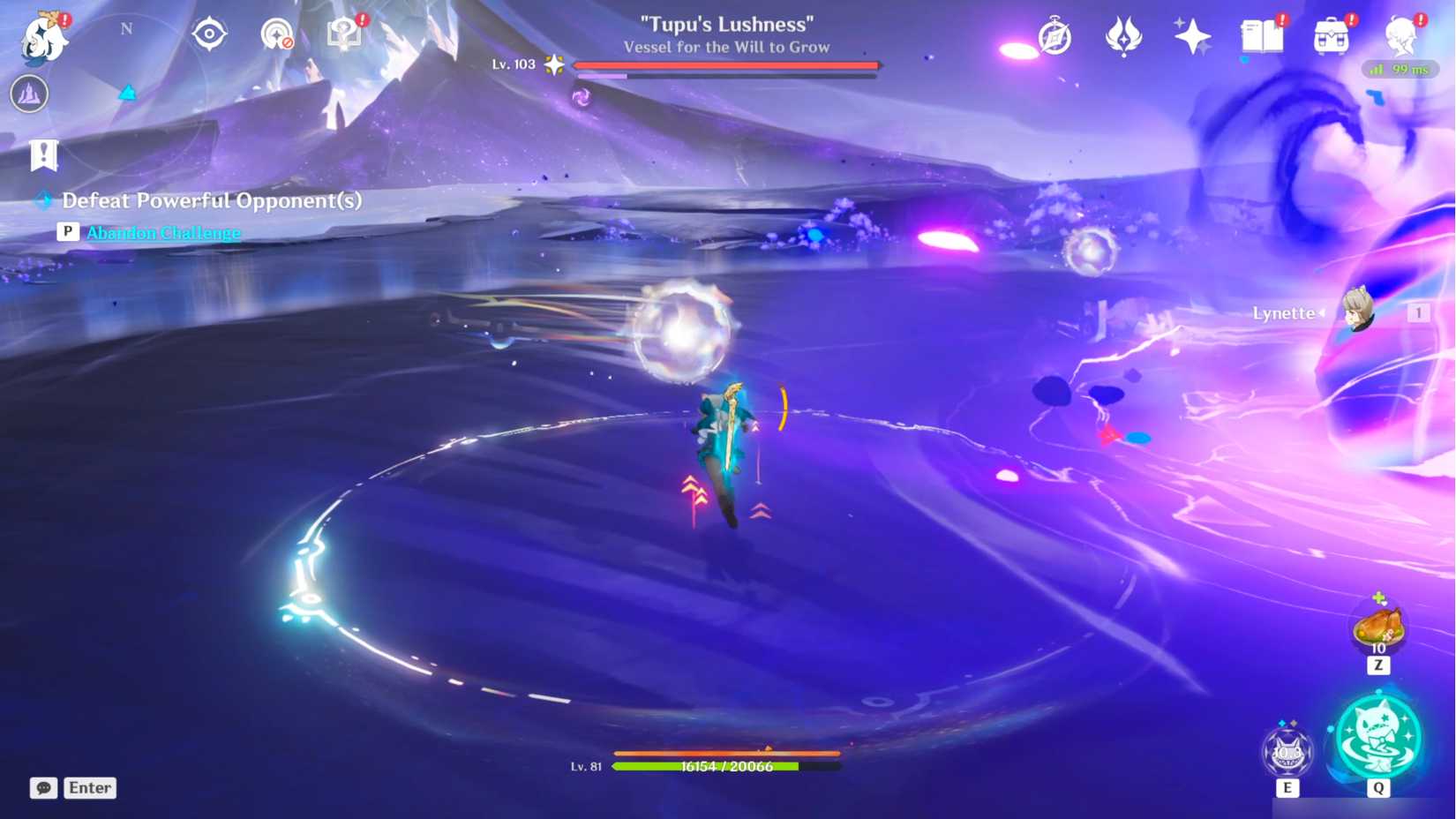Open the tutorial guide book with question mark
This screenshot has height=819, width=1456.
click(344, 34)
